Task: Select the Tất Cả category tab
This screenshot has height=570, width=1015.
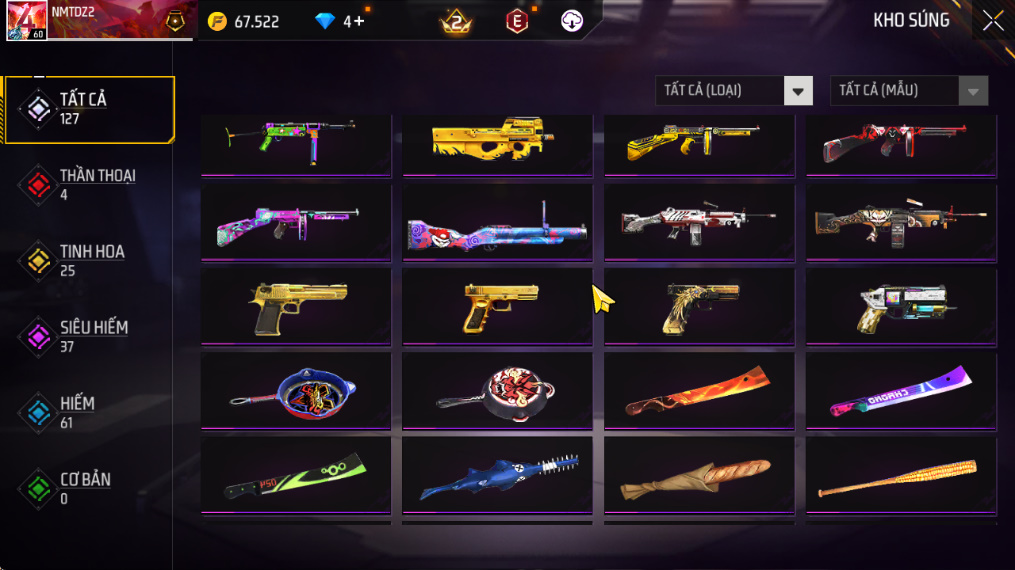Action: pos(89,108)
